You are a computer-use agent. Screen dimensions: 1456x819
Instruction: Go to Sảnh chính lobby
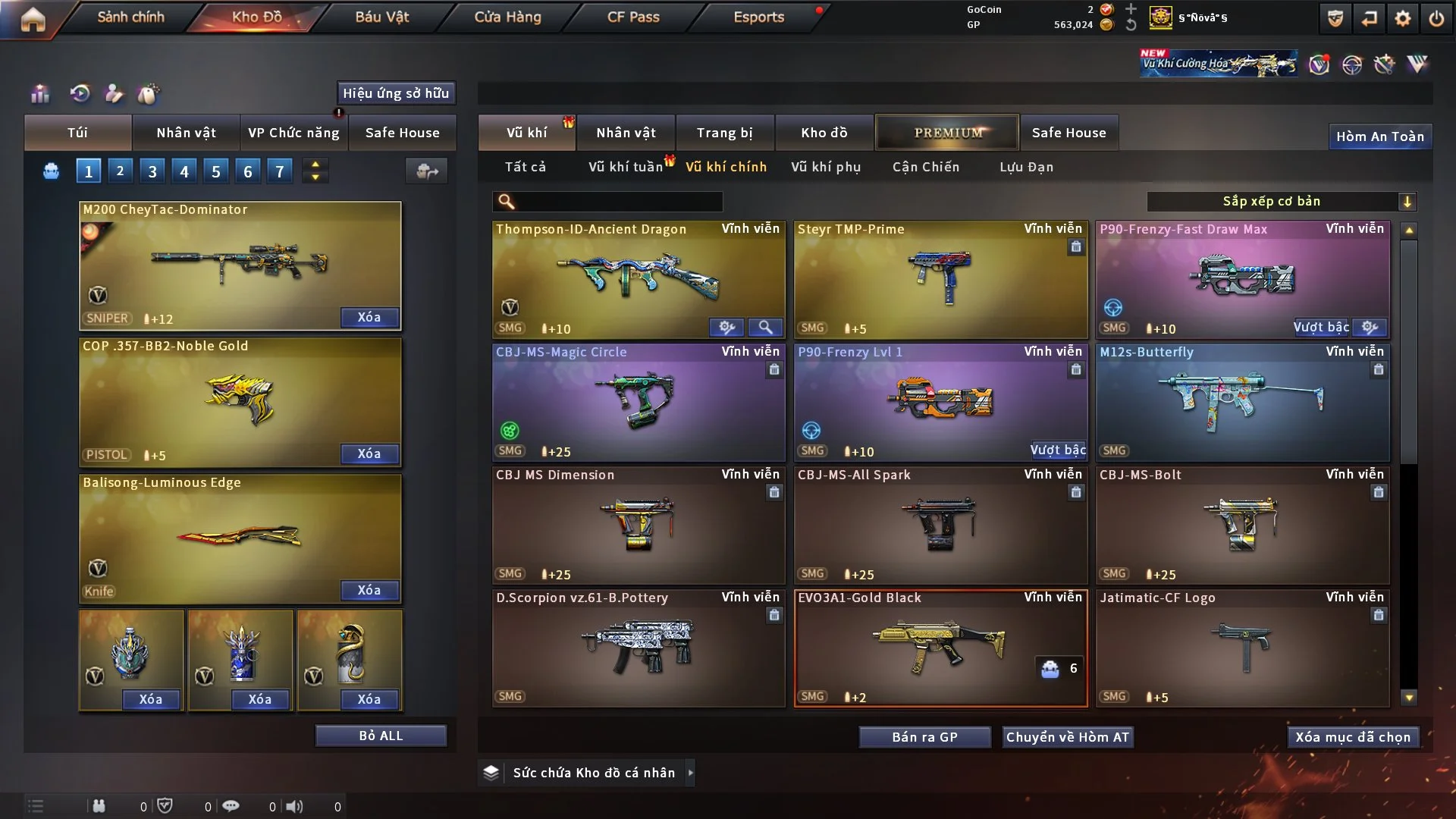(130, 17)
